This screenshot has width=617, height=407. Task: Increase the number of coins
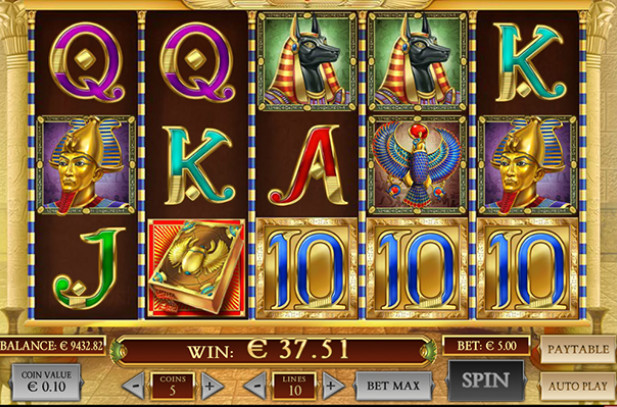click(209, 386)
